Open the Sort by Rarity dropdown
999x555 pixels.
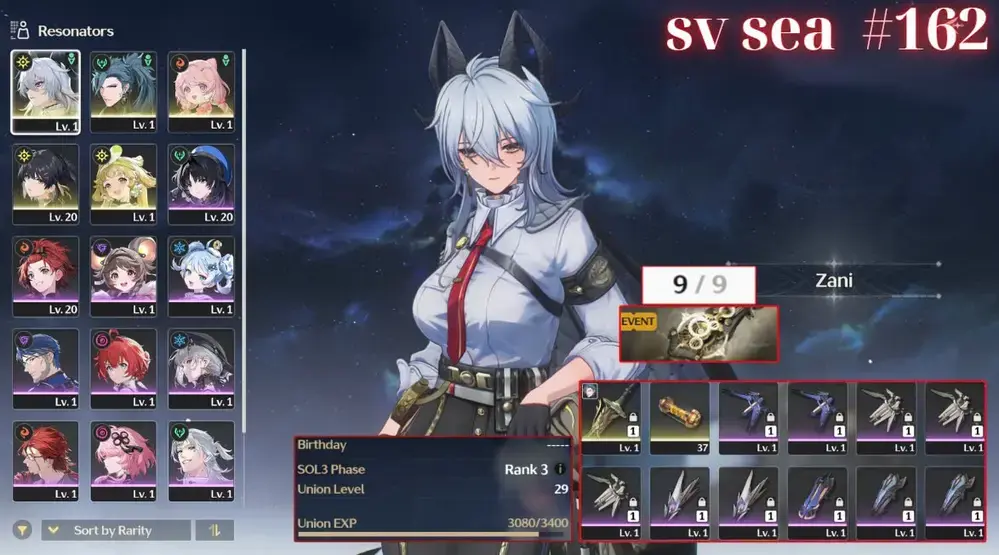click(116, 530)
